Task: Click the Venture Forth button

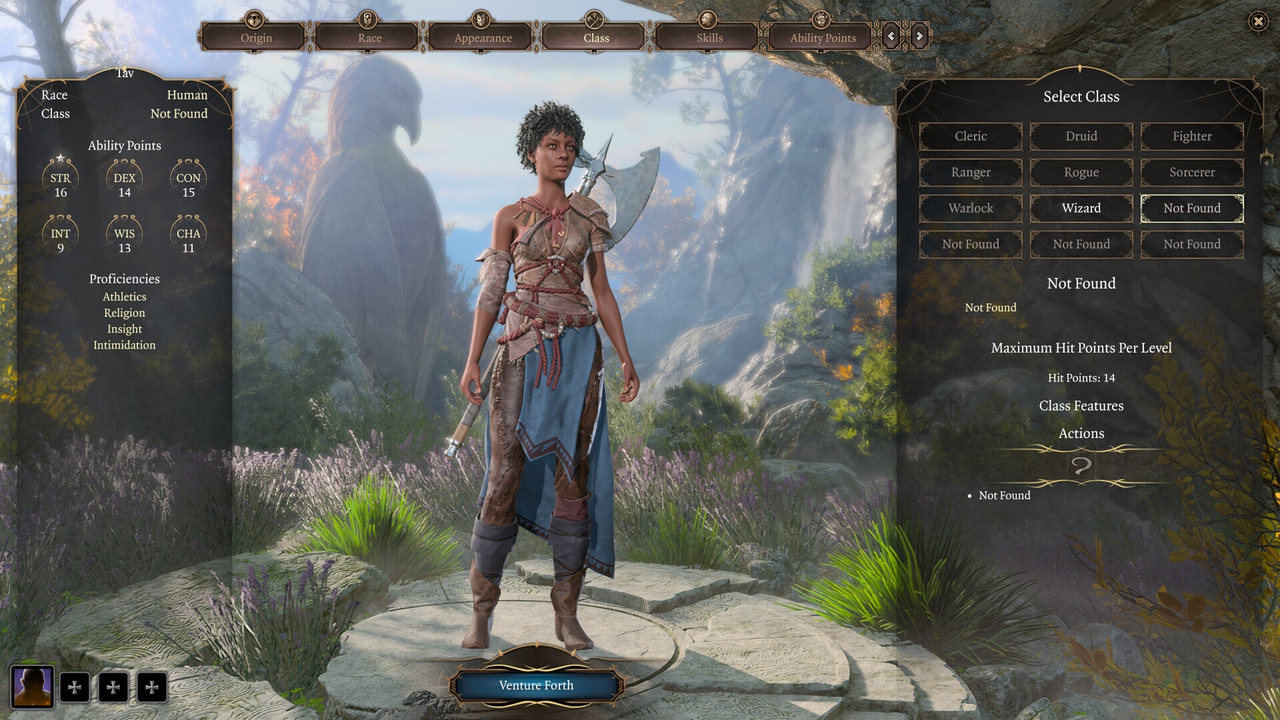Action: pos(537,685)
